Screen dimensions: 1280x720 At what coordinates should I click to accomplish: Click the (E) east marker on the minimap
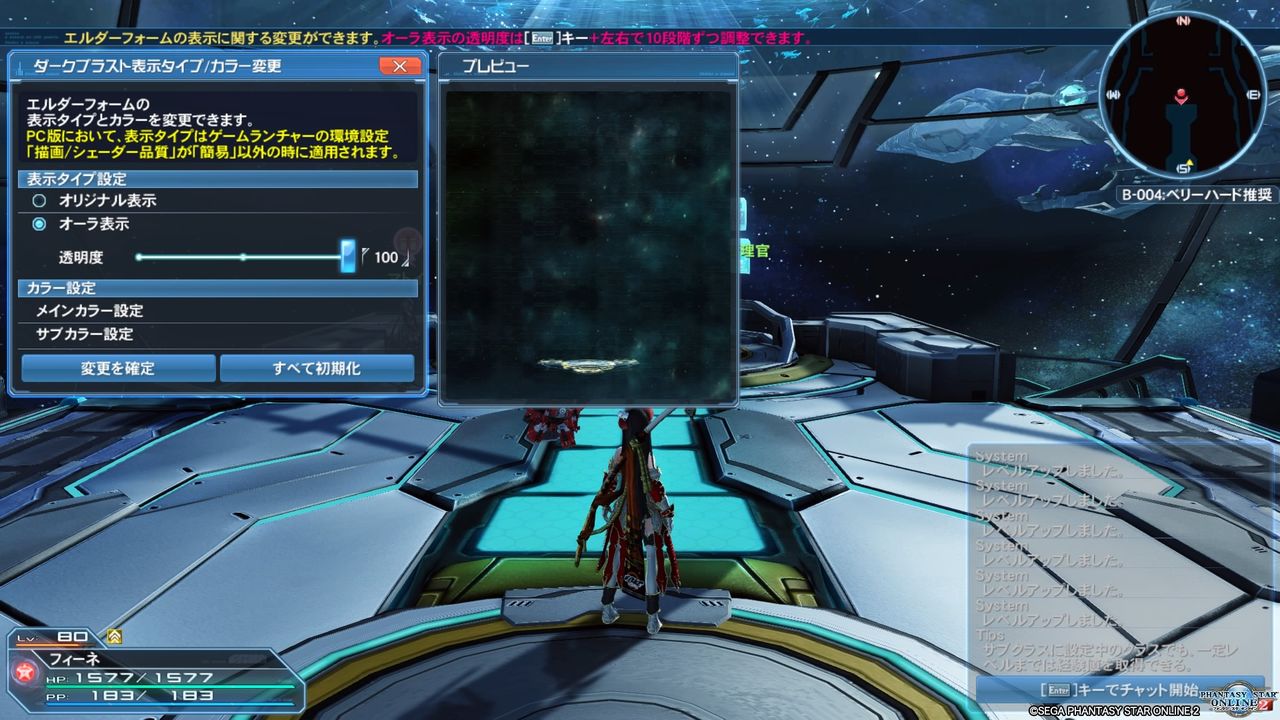tap(1253, 94)
